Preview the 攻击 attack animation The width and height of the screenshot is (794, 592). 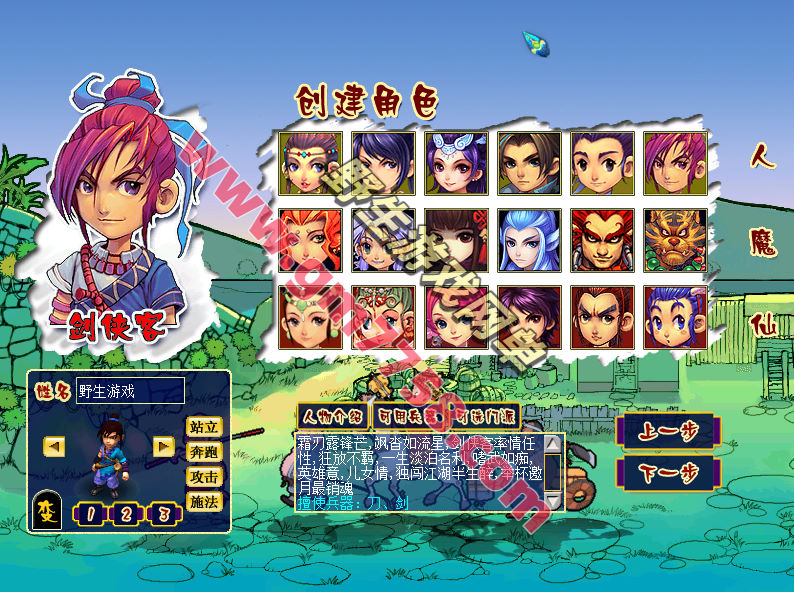tap(204, 477)
